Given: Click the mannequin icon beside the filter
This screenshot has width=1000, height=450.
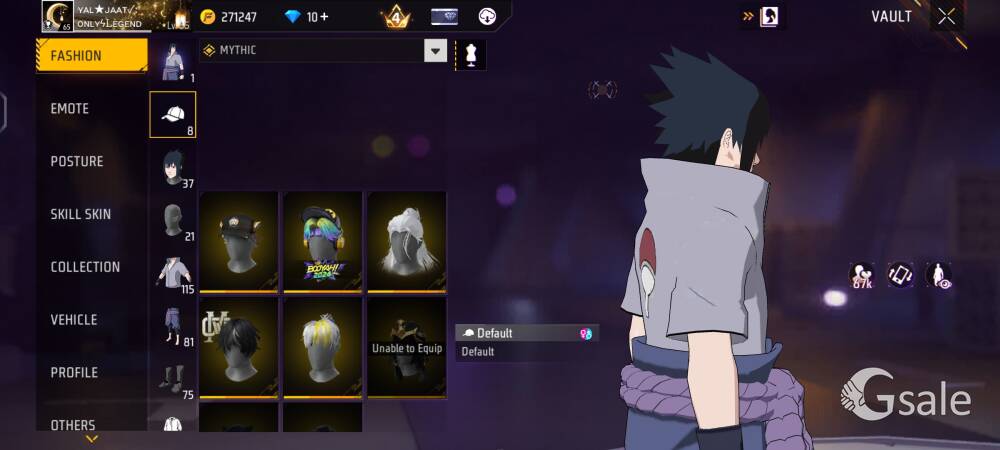Looking at the screenshot, I should coord(470,53).
